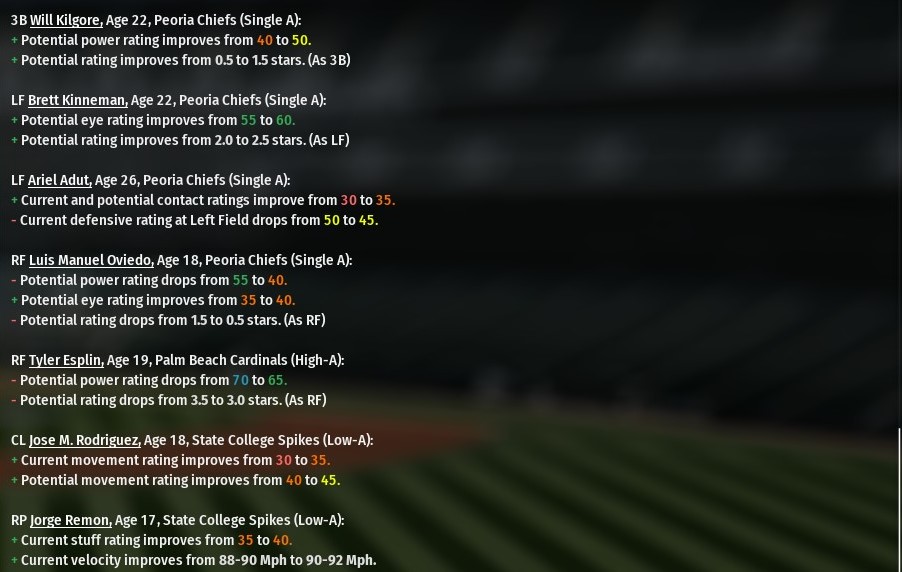
Task: Select the Brett Kinneman player link
Action: (x=77, y=100)
